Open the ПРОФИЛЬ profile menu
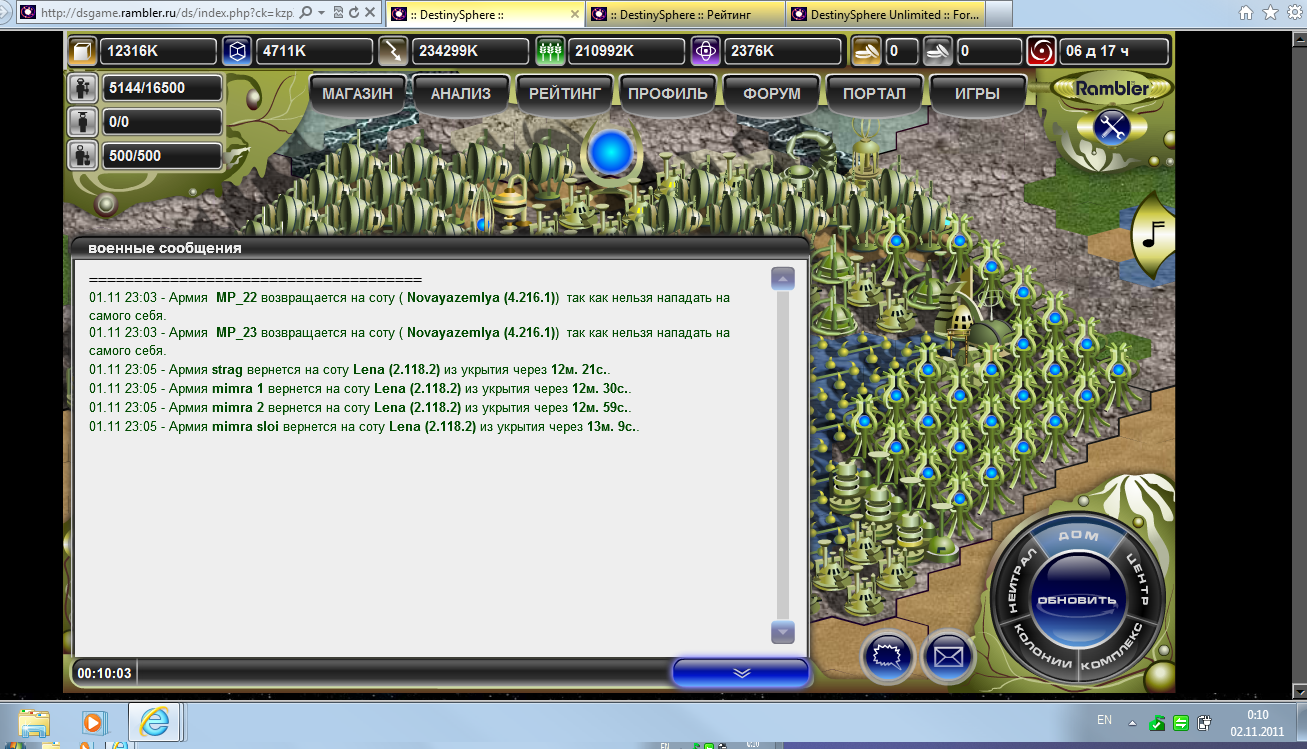Viewport: 1307px width, 749px height. click(x=667, y=94)
